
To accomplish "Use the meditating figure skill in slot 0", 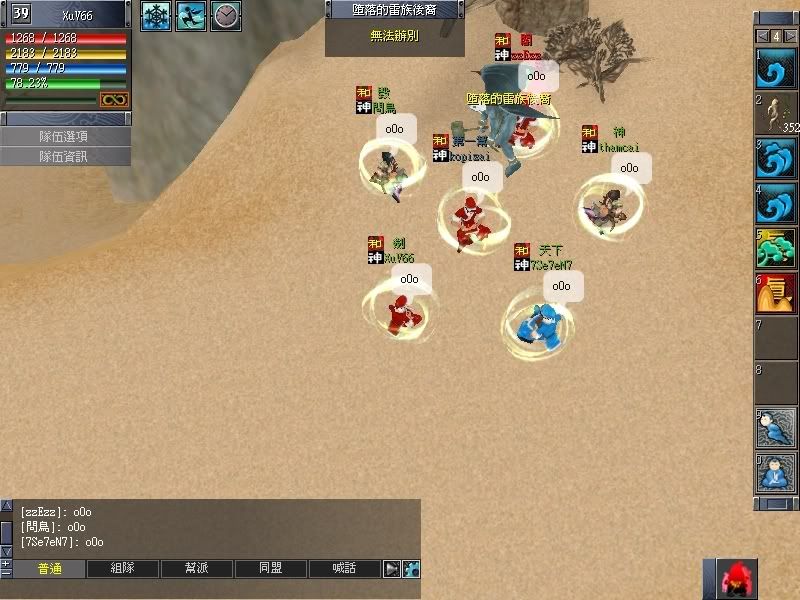I will pyautogui.click(x=775, y=473).
